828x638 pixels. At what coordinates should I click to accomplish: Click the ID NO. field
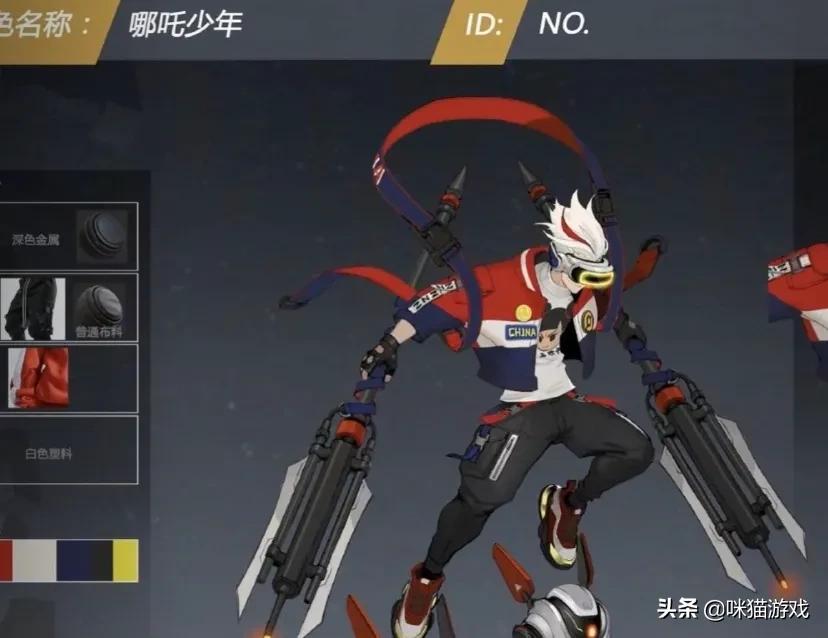point(600,24)
